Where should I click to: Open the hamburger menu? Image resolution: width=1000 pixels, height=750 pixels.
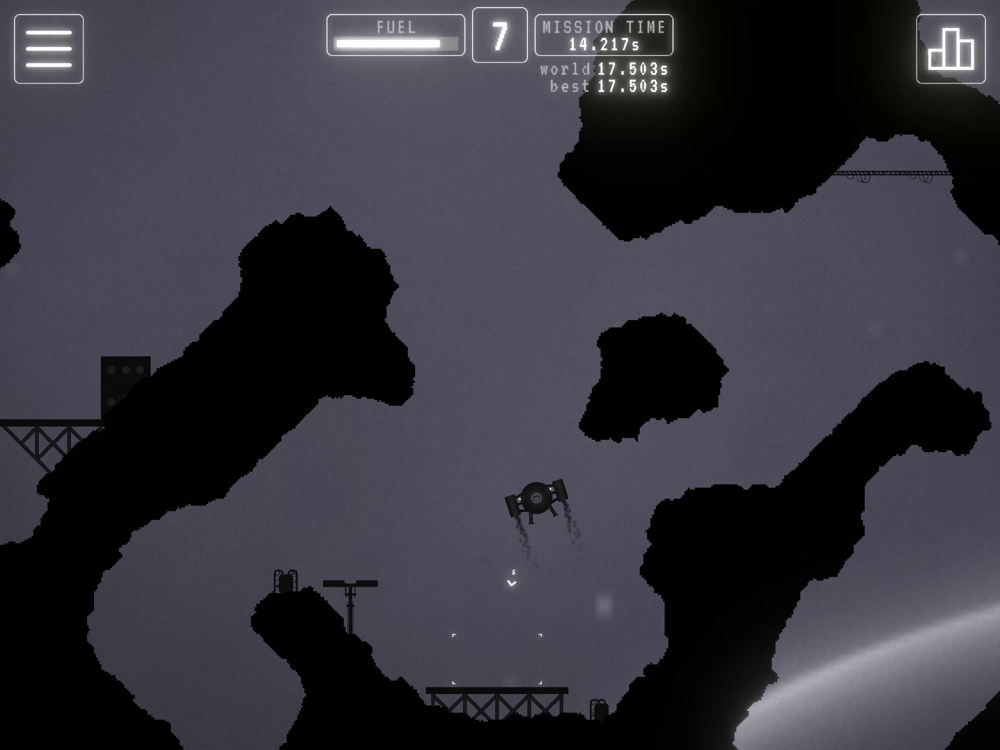point(49,49)
